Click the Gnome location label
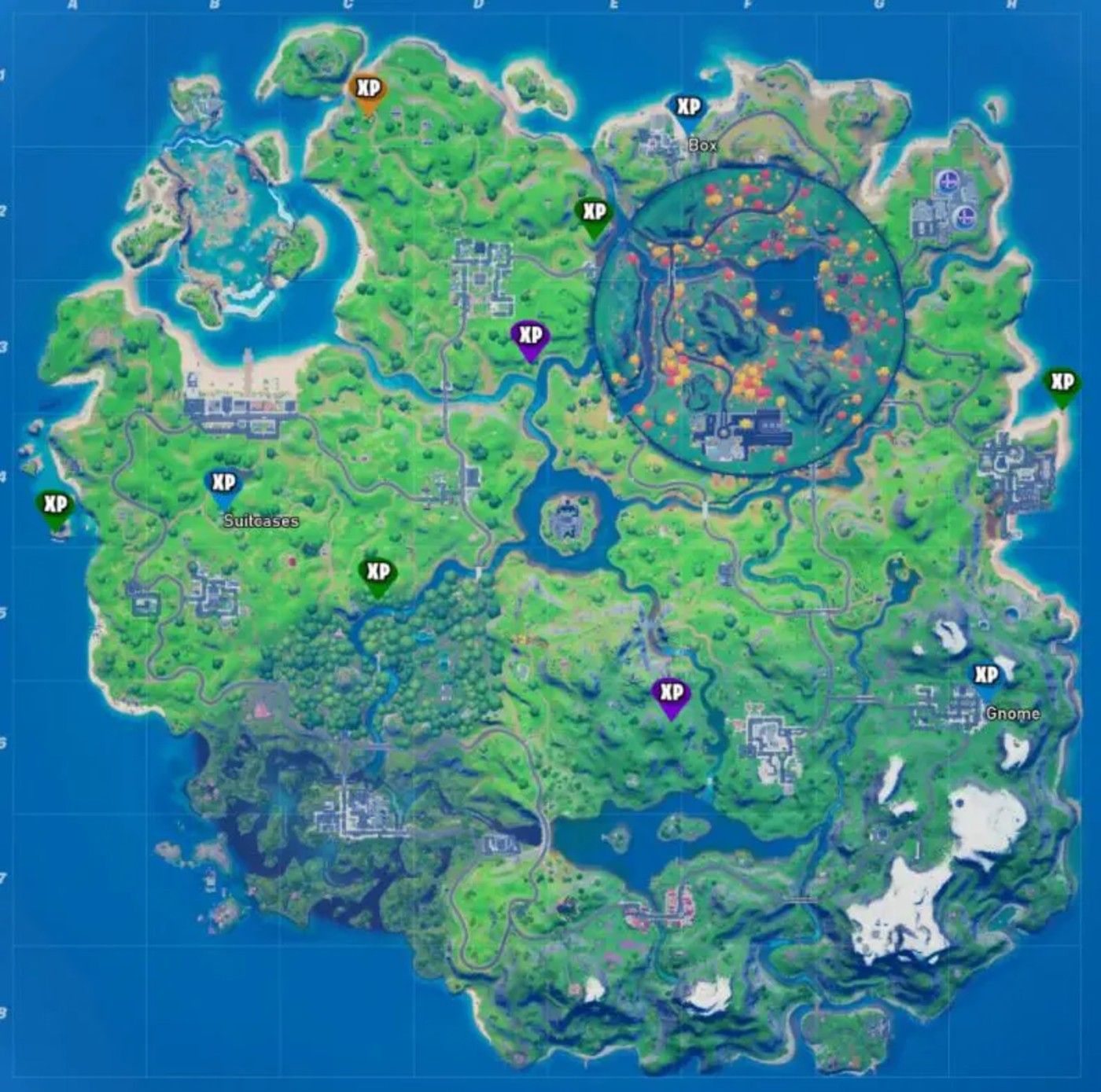Screen dimensions: 1101x1092 click(1013, 714)
